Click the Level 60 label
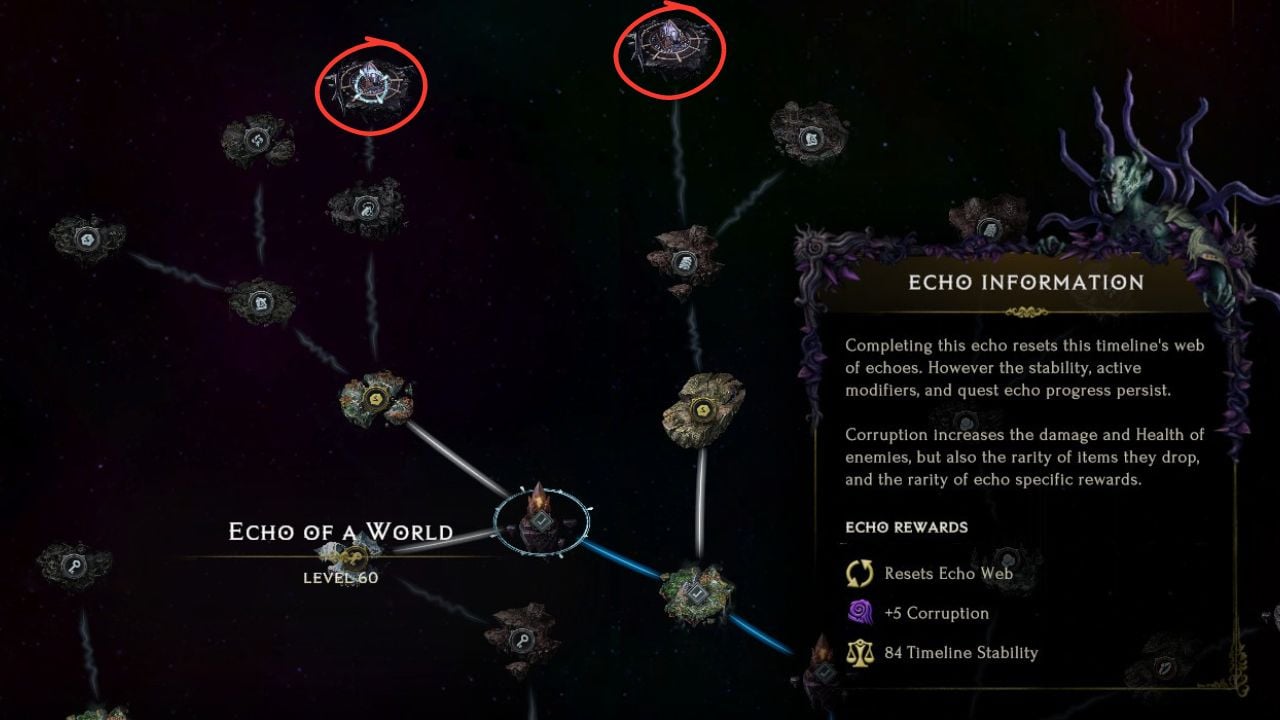1280x720 pixels. point(340,577)
